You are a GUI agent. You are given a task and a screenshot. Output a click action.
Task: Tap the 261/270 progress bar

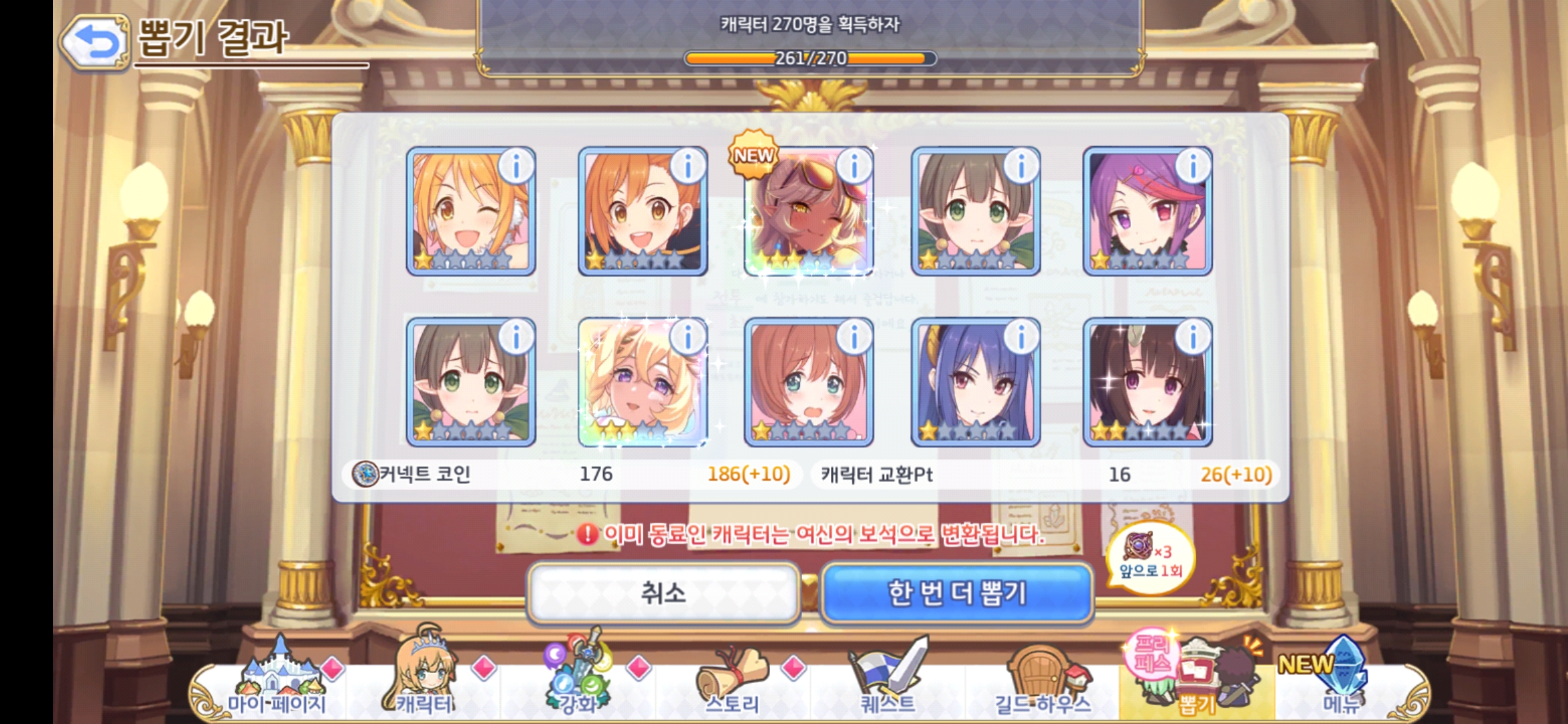tap(808, 59)
